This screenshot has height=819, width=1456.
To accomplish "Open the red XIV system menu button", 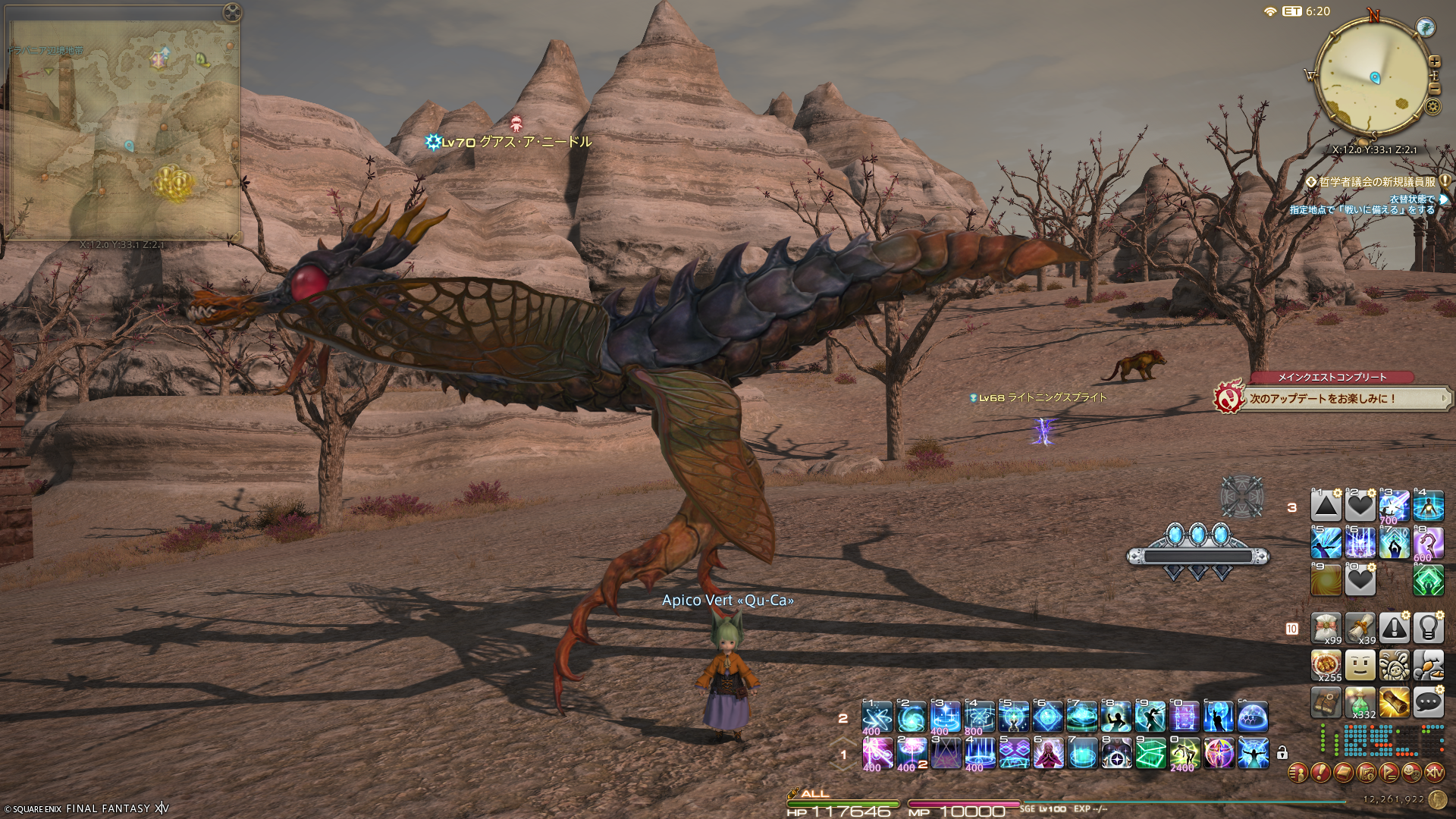I will click(1434, 773).
